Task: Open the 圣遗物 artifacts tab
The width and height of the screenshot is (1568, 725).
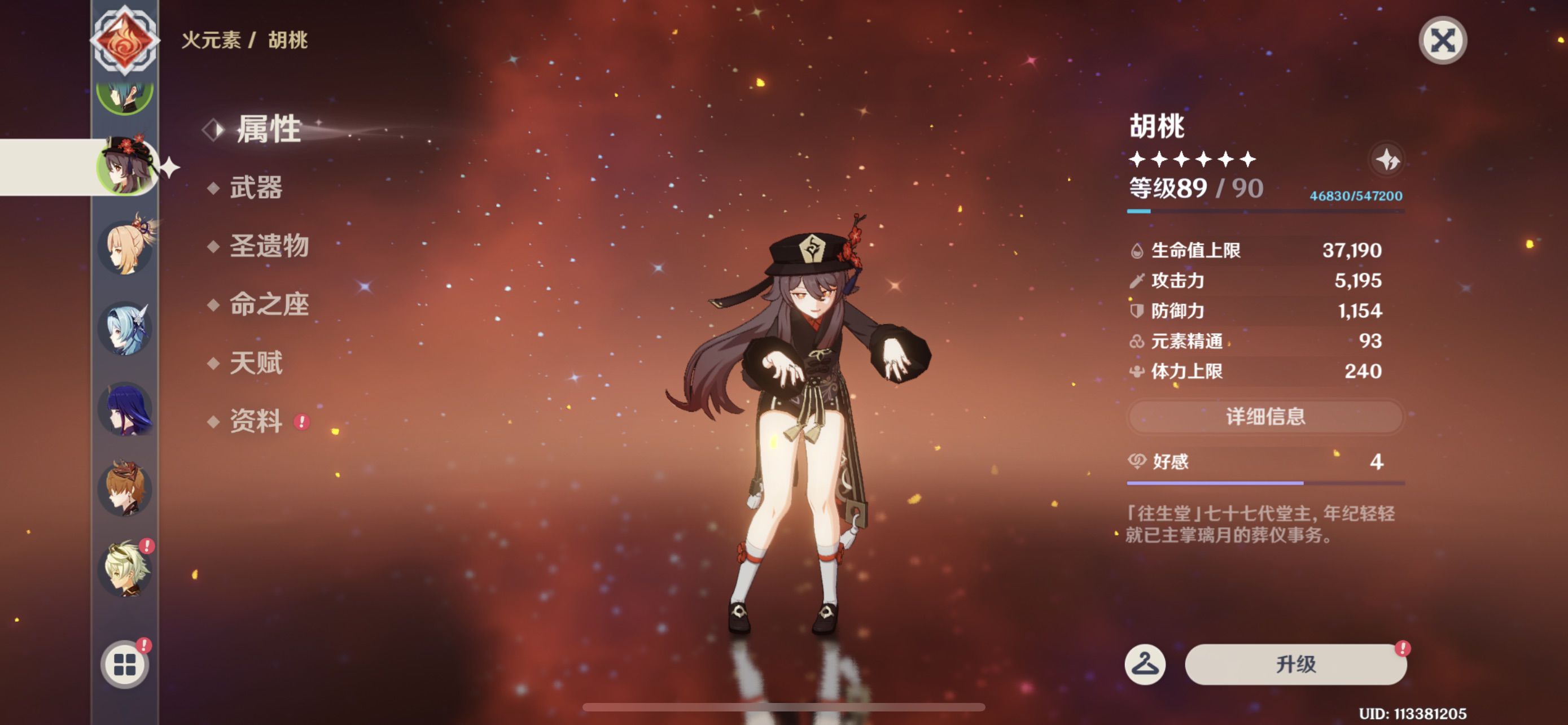Action: pyautogui.click(x=269, y=246)
